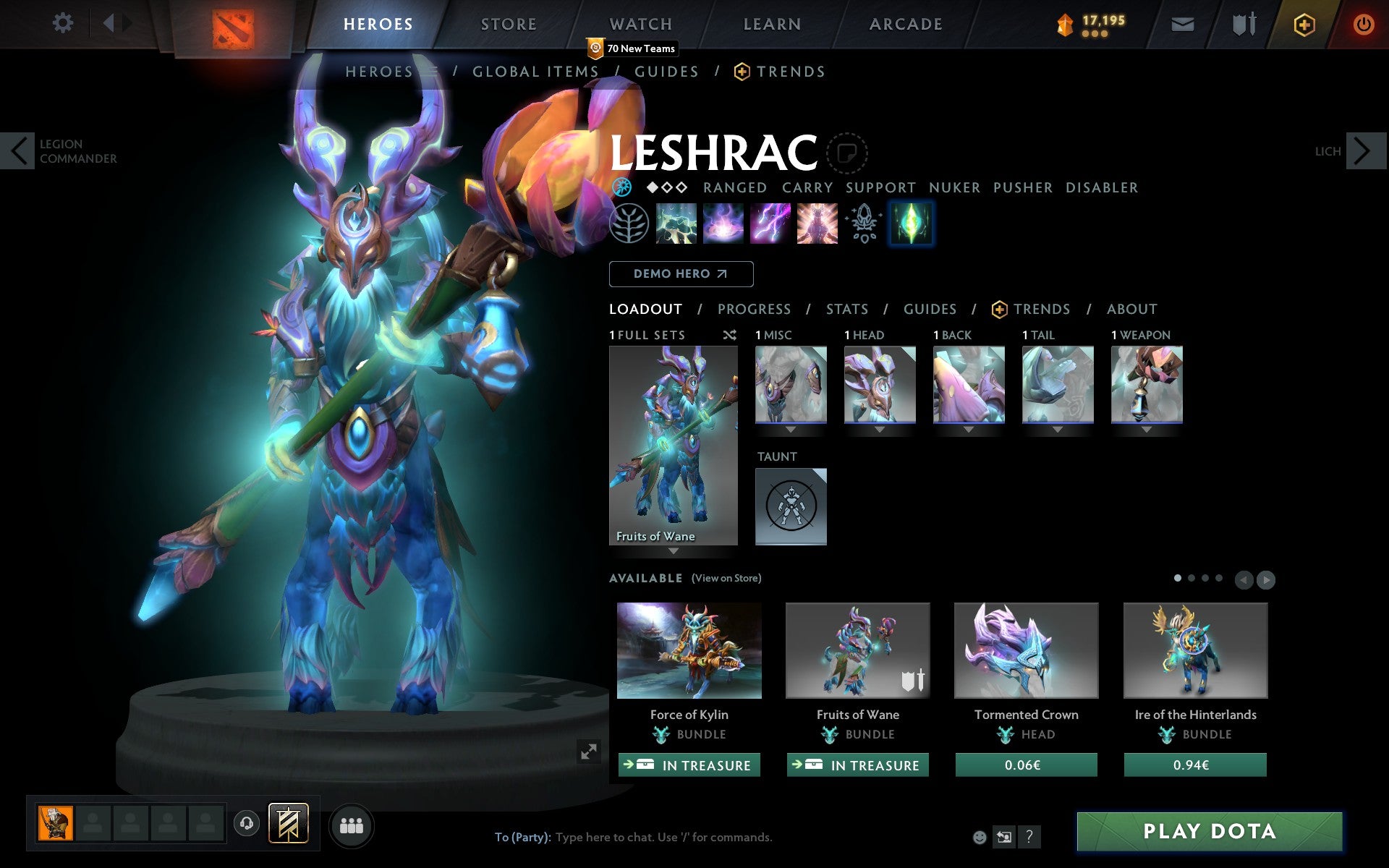This screenshot has width=1389, height=868.
Task: Click the View on Store link
Action: [x=726, y=578]
